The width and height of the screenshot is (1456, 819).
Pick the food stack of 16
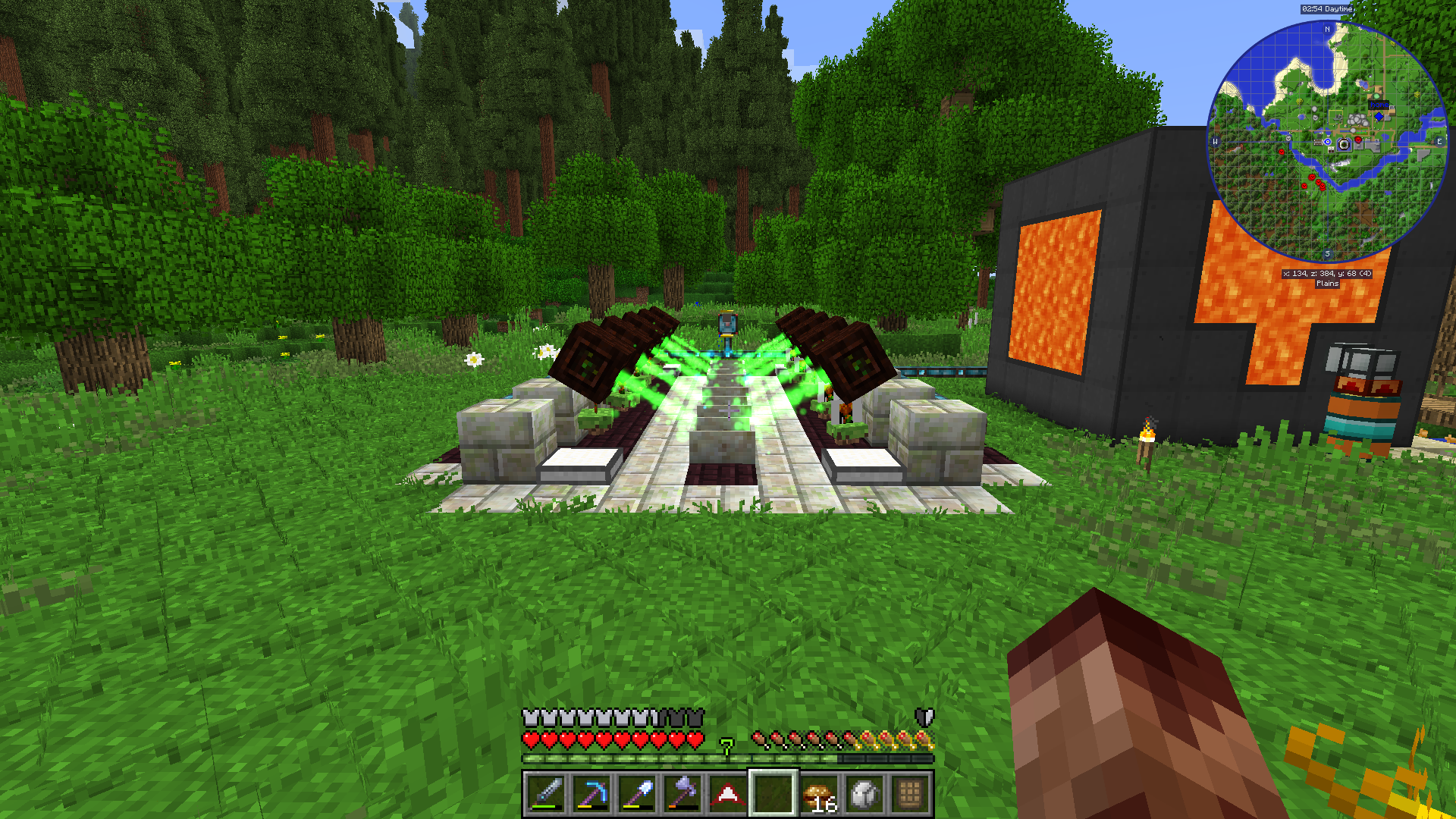coord(819,794)
